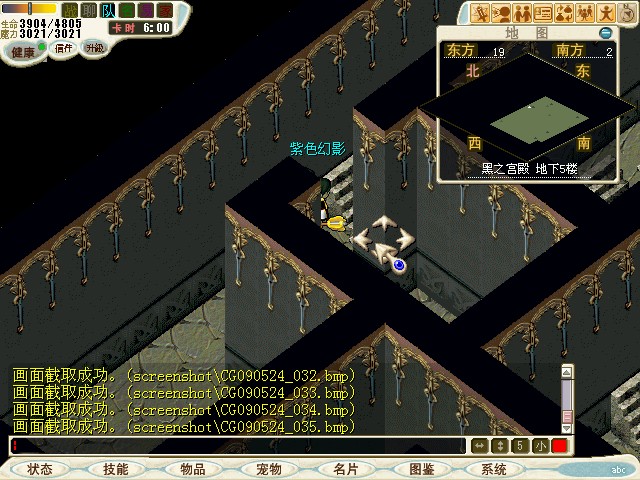Click the 升级 level-up button

point(94,46)
